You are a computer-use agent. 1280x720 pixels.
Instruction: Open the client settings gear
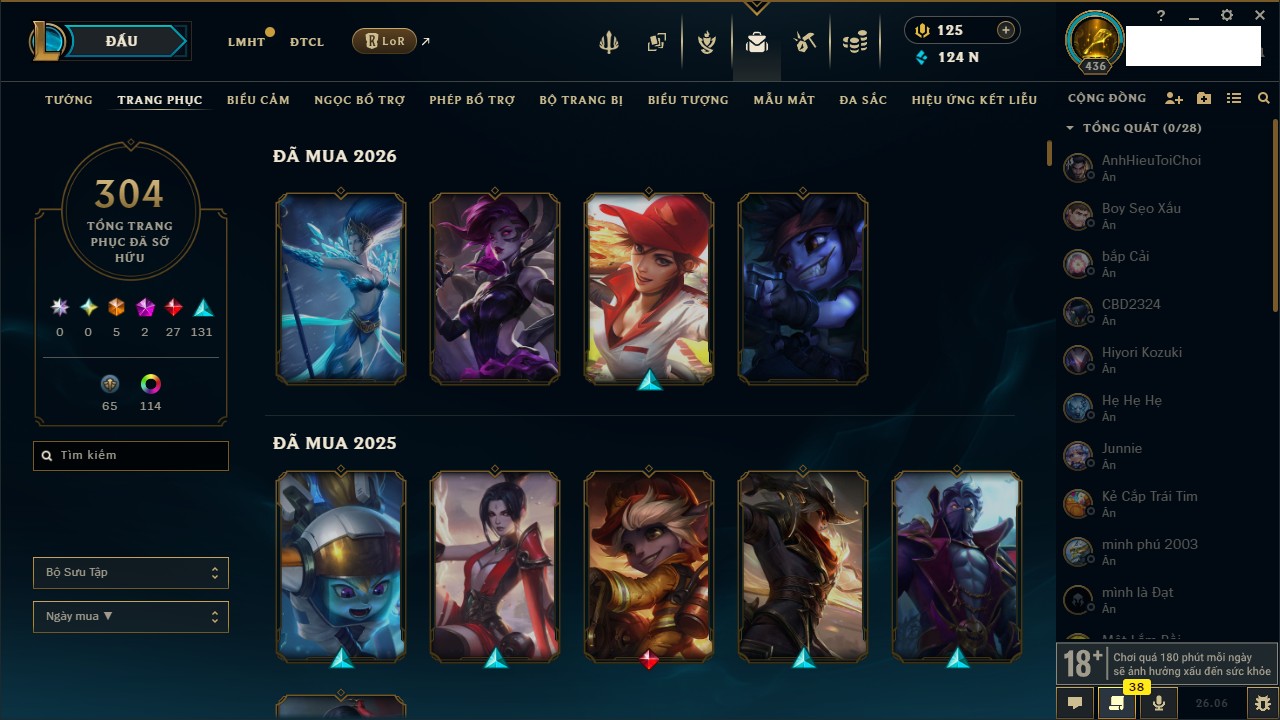tap(1227, 16)
